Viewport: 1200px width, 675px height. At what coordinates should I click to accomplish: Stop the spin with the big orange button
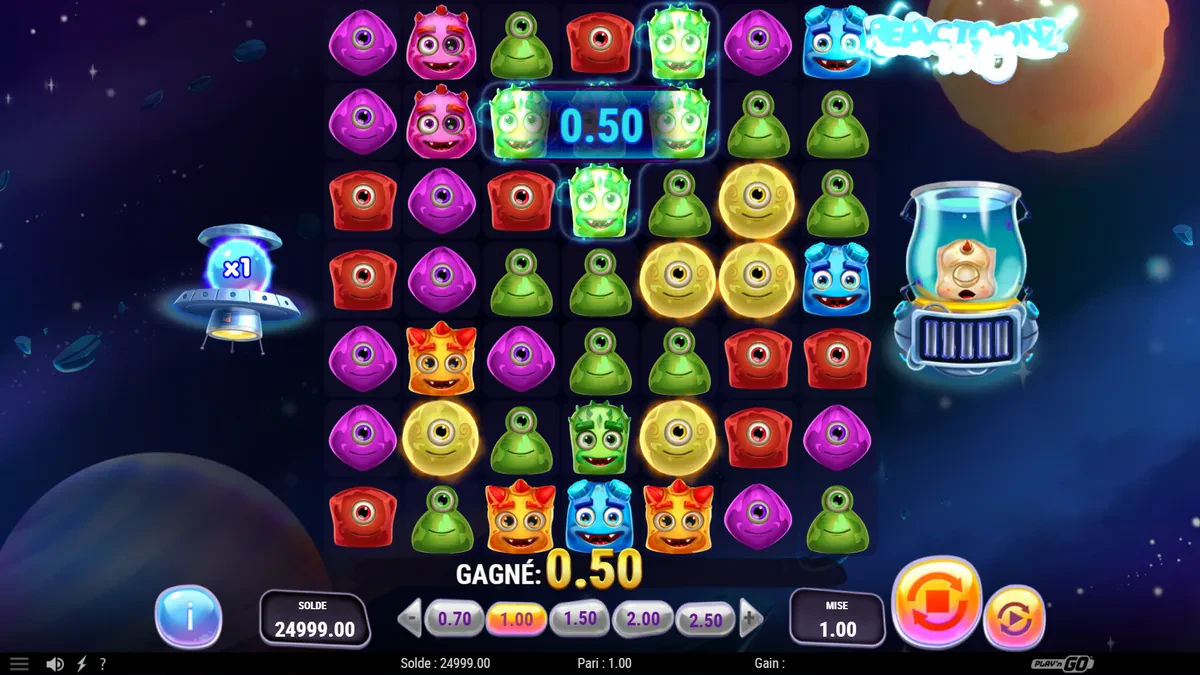[935, 603]
